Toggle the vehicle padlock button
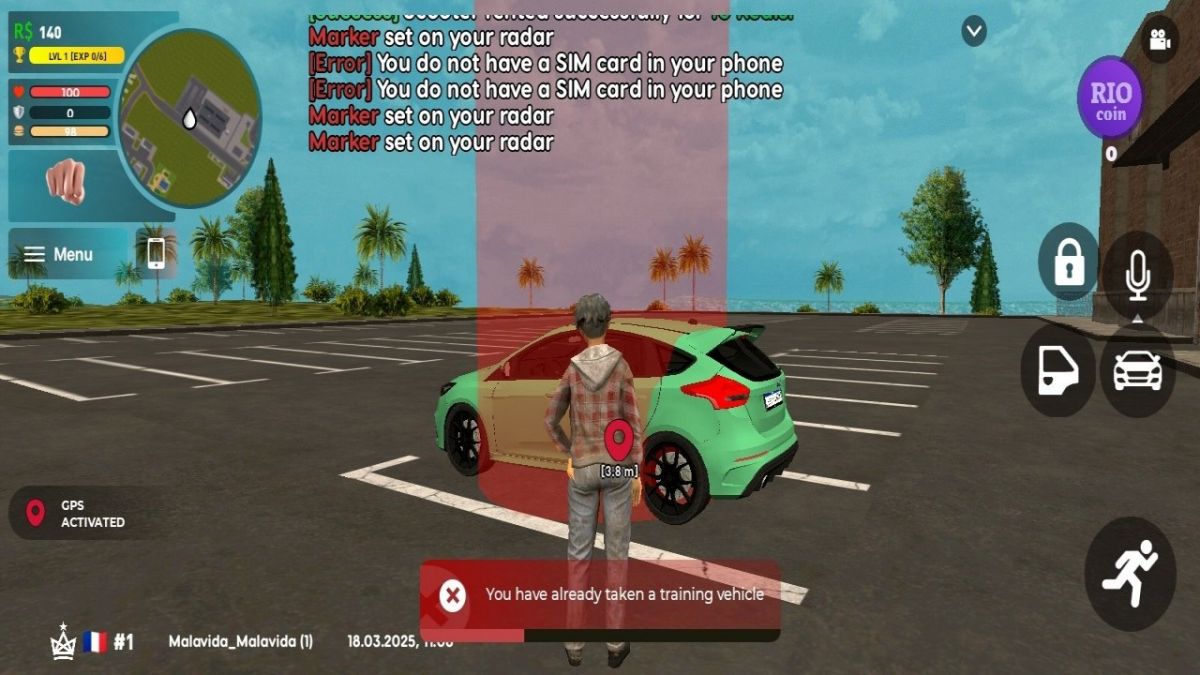 click(x=1069, y=262)
